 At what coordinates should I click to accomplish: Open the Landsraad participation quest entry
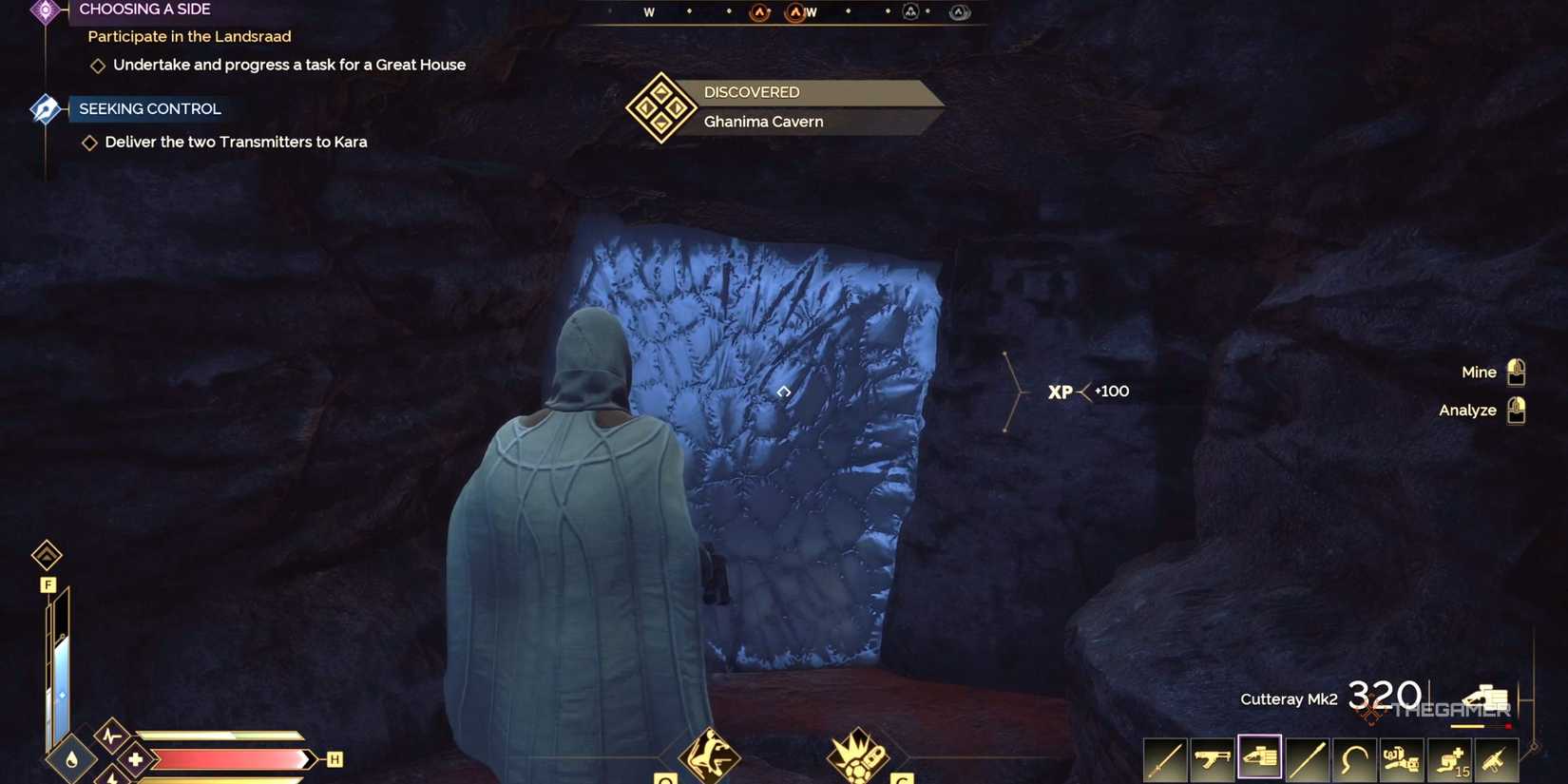(x=189, y=36)
